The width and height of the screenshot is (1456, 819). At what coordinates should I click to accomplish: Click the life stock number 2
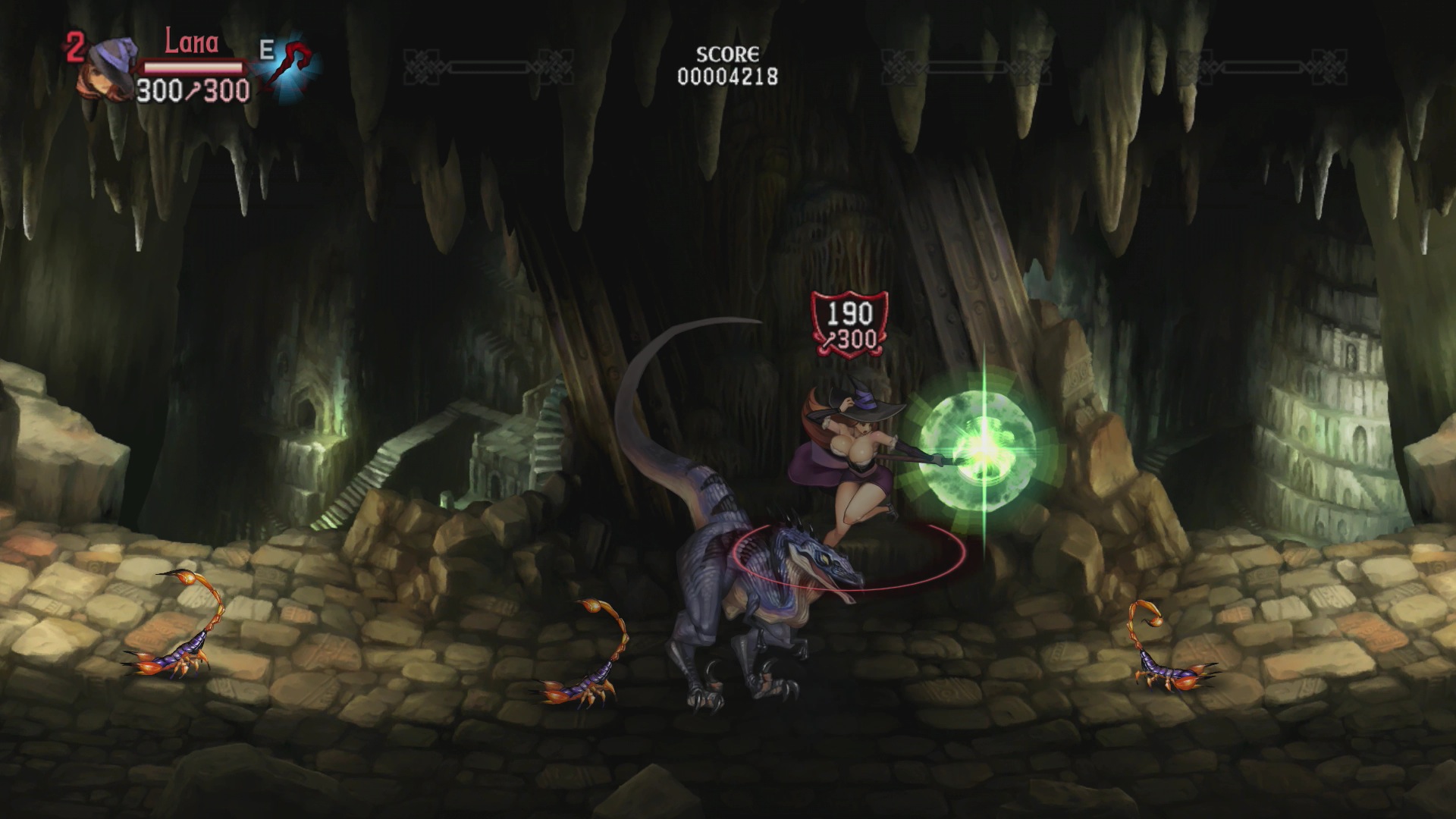point(76,47)
